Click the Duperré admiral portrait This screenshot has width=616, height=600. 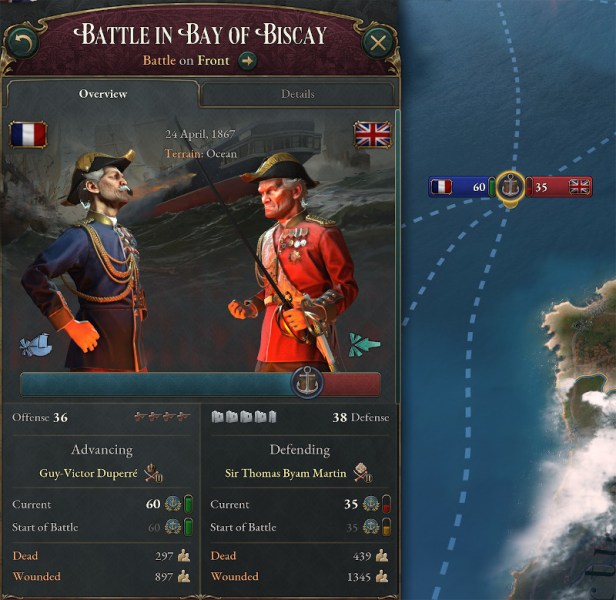[x=93, y=260]
